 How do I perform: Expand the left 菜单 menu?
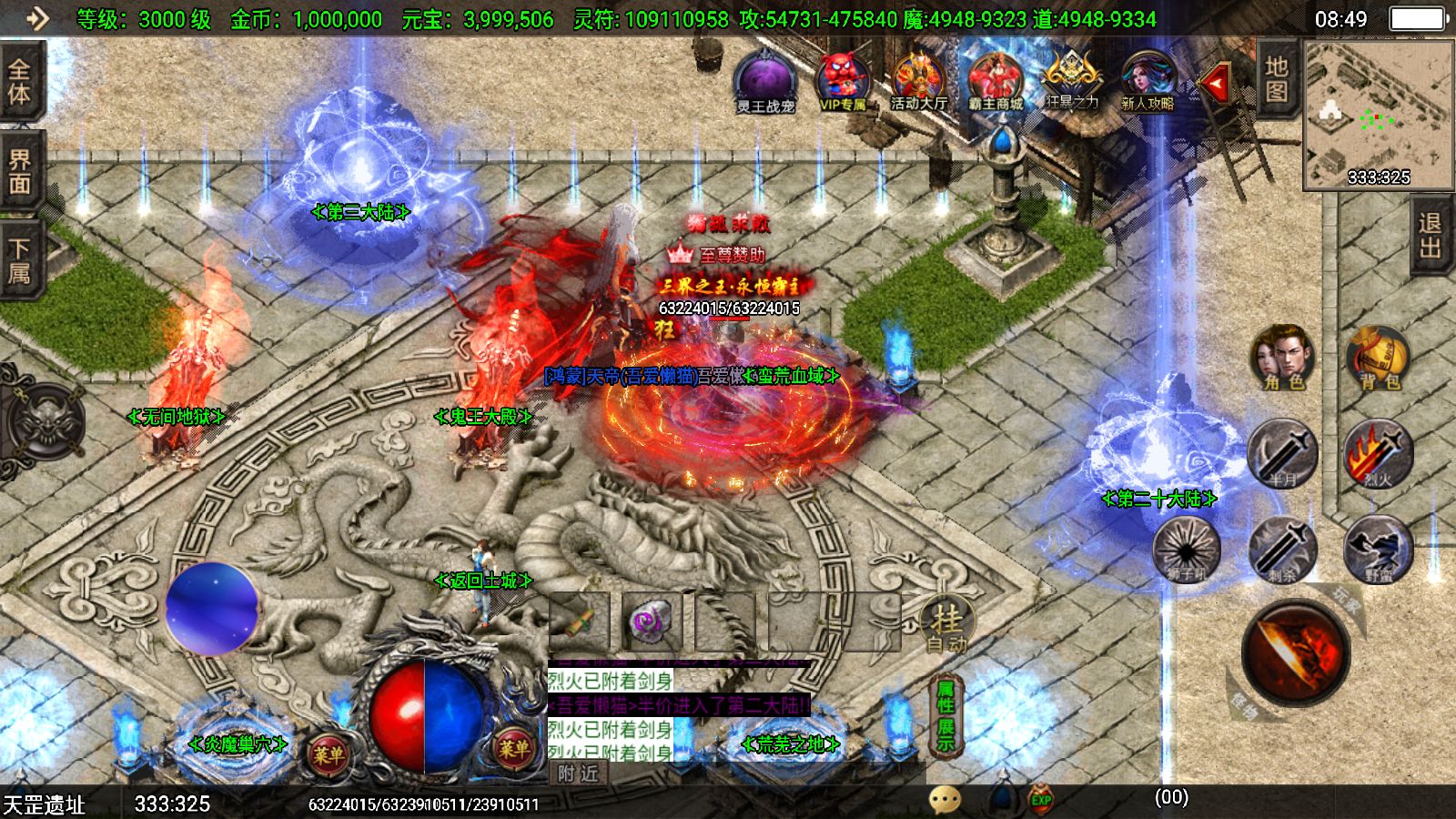pos(329,753)
